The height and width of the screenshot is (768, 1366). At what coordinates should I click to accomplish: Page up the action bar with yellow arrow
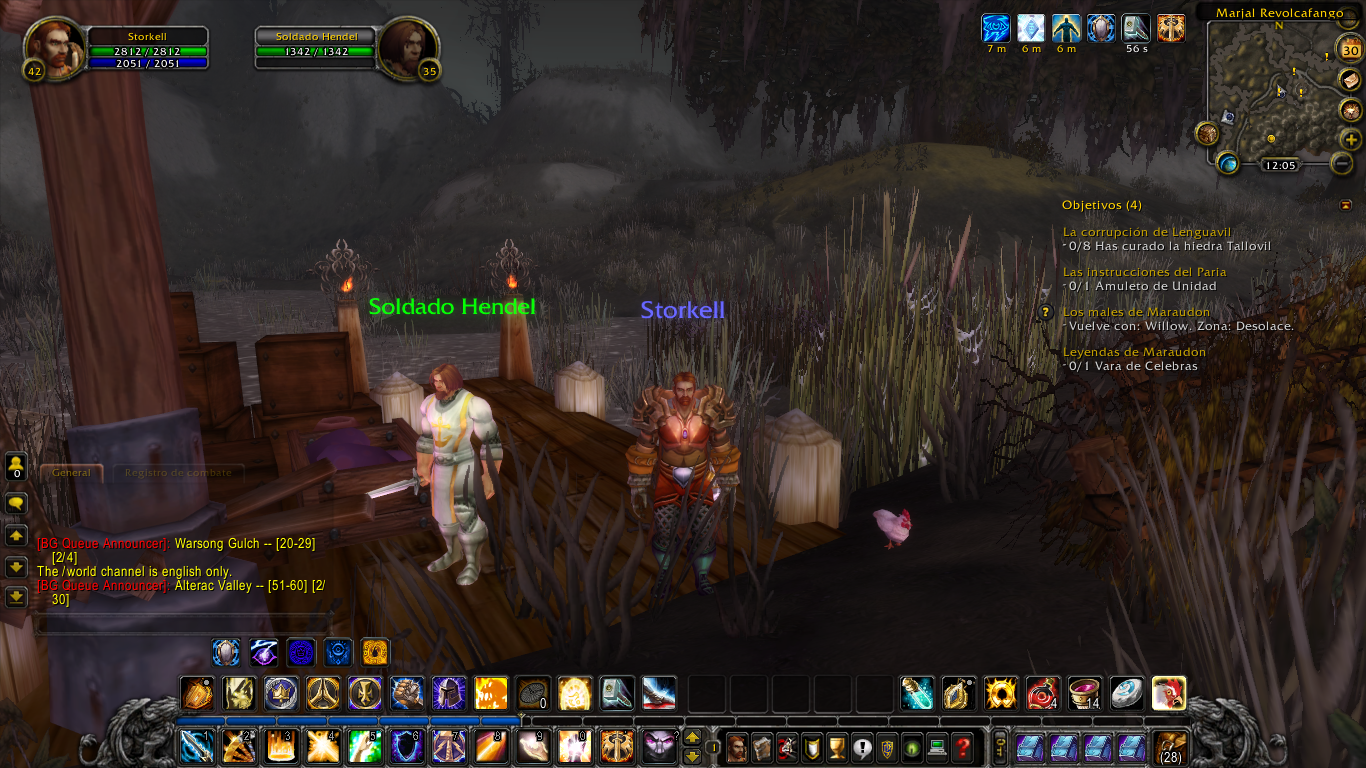(693, 737)
